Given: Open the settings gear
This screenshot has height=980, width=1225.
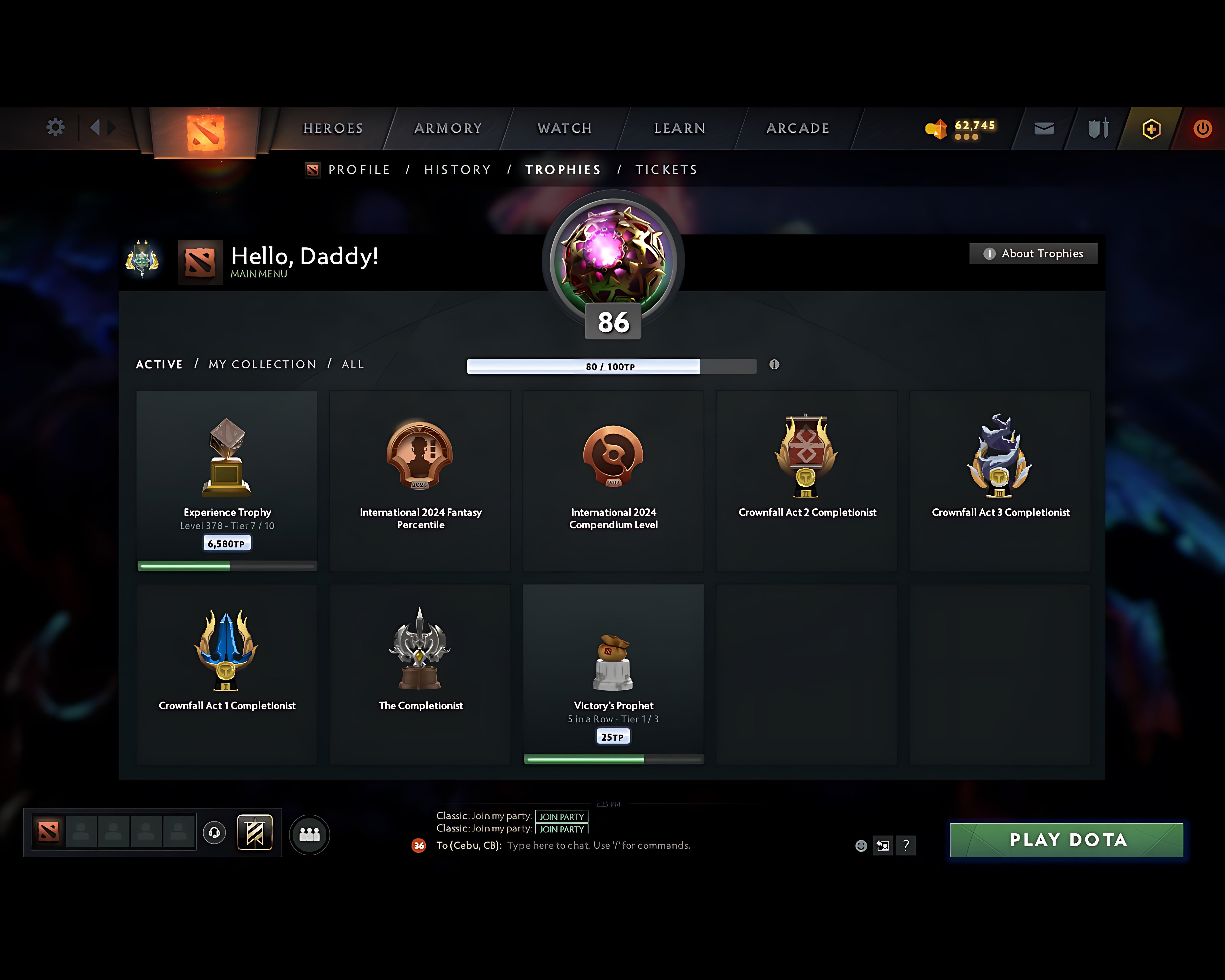Looking at the screenshot, I should click(x=55, y=128).
